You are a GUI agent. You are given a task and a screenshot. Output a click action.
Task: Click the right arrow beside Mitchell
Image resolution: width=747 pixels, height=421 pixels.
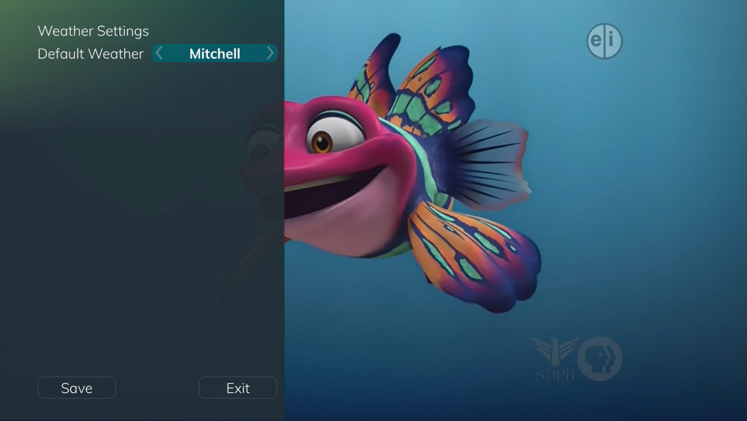pos(270,53)
